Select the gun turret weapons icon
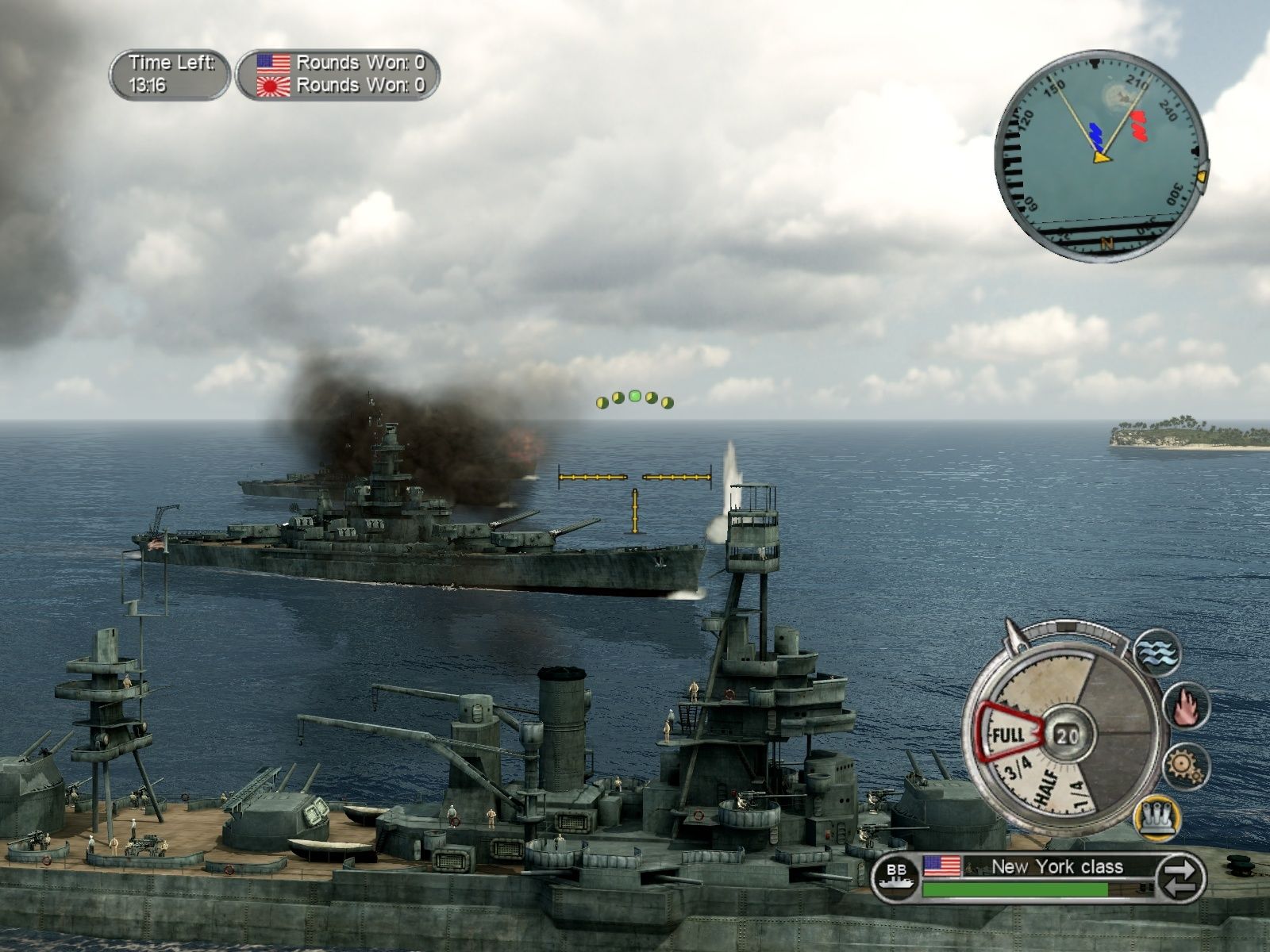This screenshot has height=952, width=1270. pos(1157,818)
